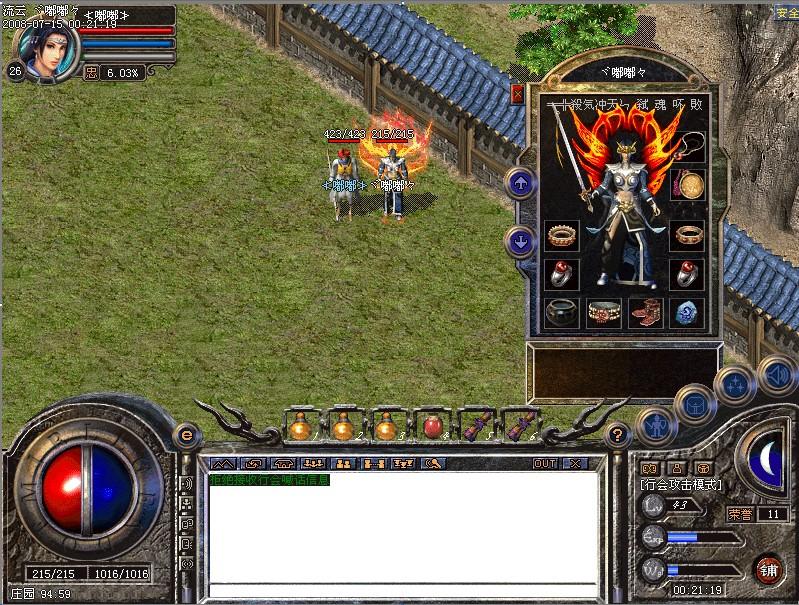Click the round 'e' button
The height and width of the screenshot is (605, 799).
click(x=185, y=434)
